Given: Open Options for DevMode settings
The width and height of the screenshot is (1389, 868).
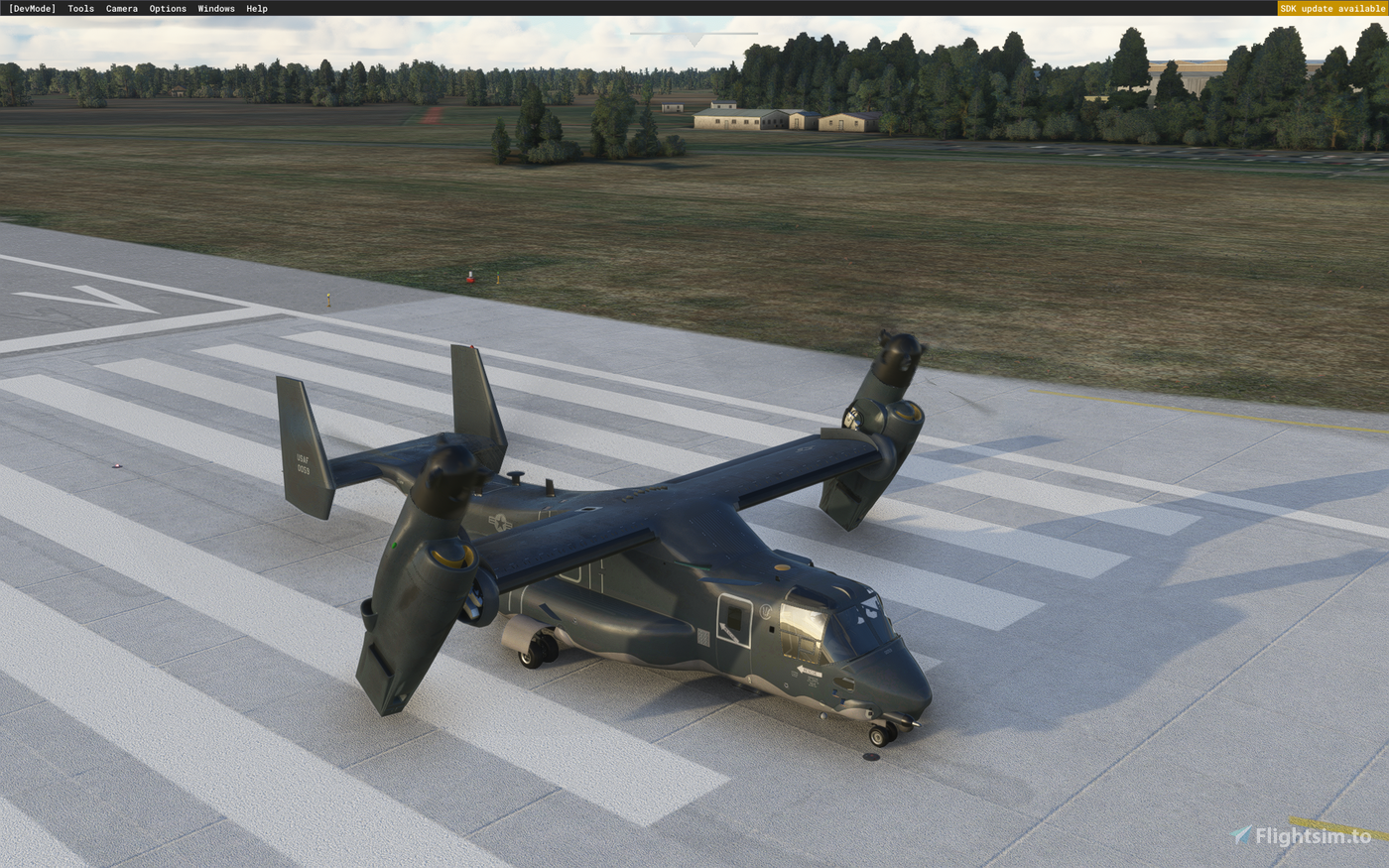Looking at the screenshot, I should [167, 8].
